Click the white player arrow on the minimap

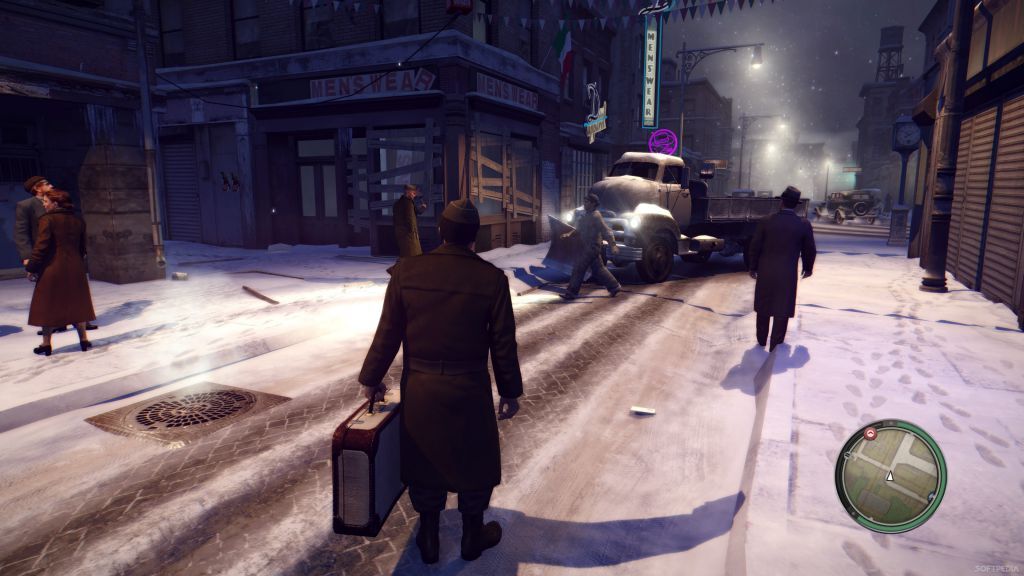click(888, 476)
